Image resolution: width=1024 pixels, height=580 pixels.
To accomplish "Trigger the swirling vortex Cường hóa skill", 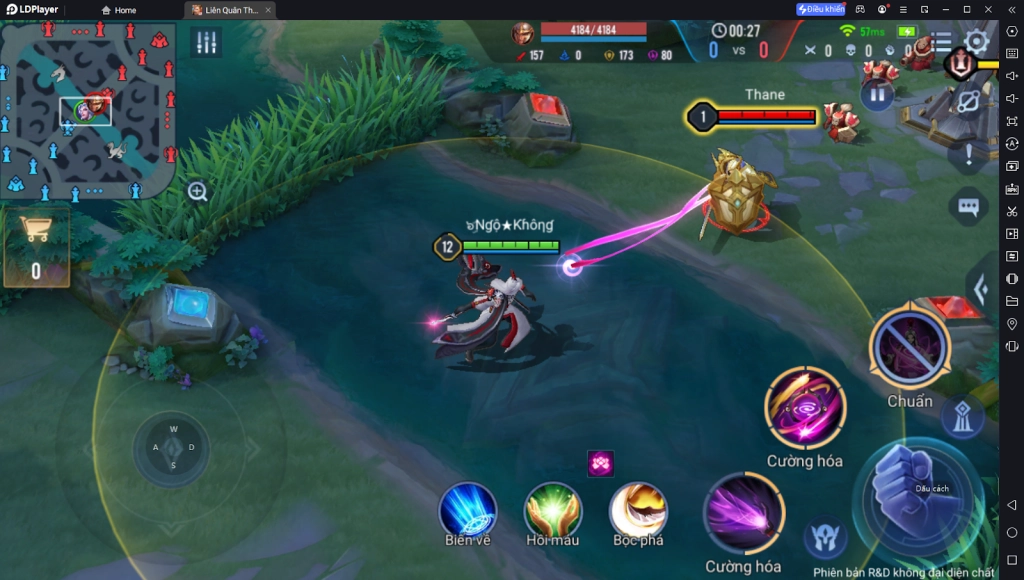I will click(805, 407).
